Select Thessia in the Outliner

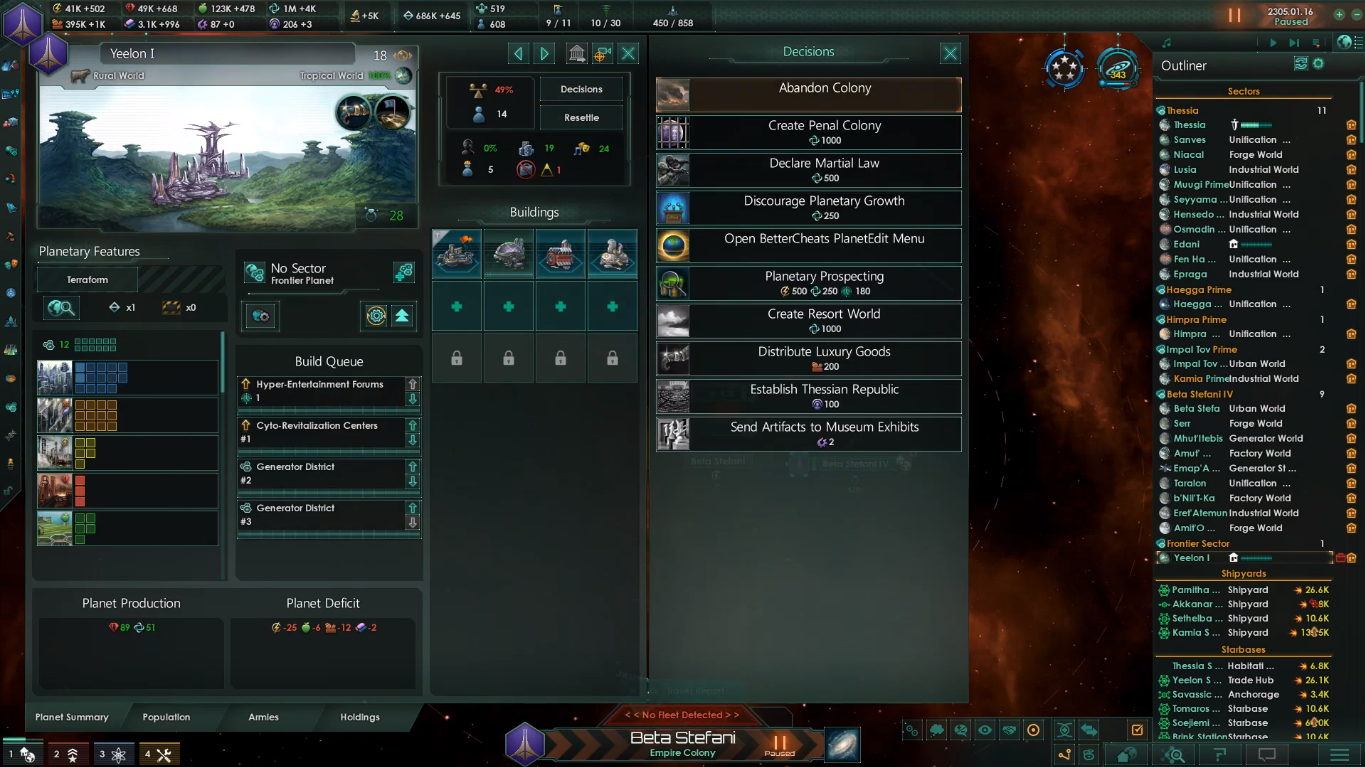click(1190, 125)
